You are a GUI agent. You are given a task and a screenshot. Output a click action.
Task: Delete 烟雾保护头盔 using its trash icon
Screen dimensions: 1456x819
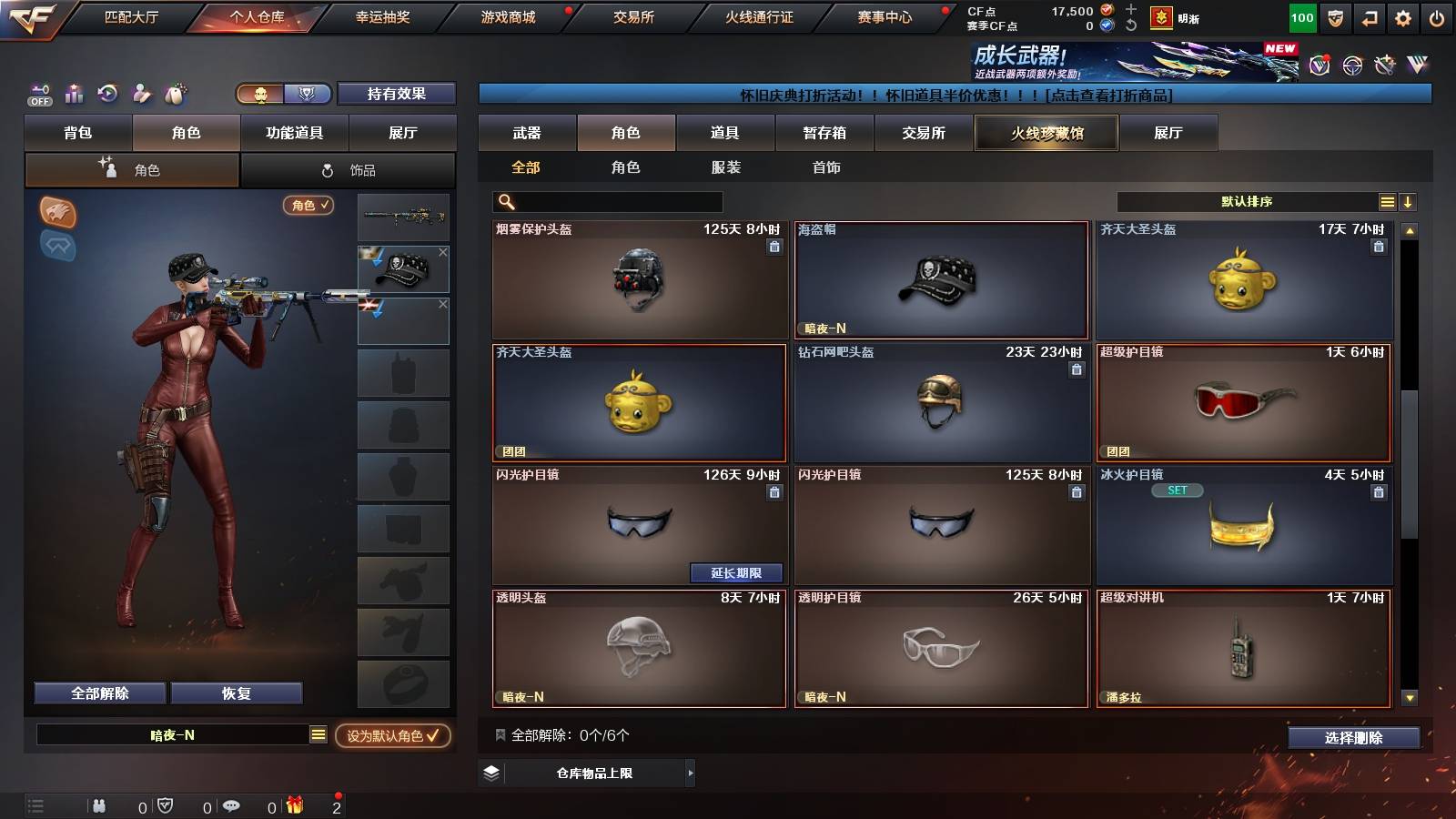point(773,247)
